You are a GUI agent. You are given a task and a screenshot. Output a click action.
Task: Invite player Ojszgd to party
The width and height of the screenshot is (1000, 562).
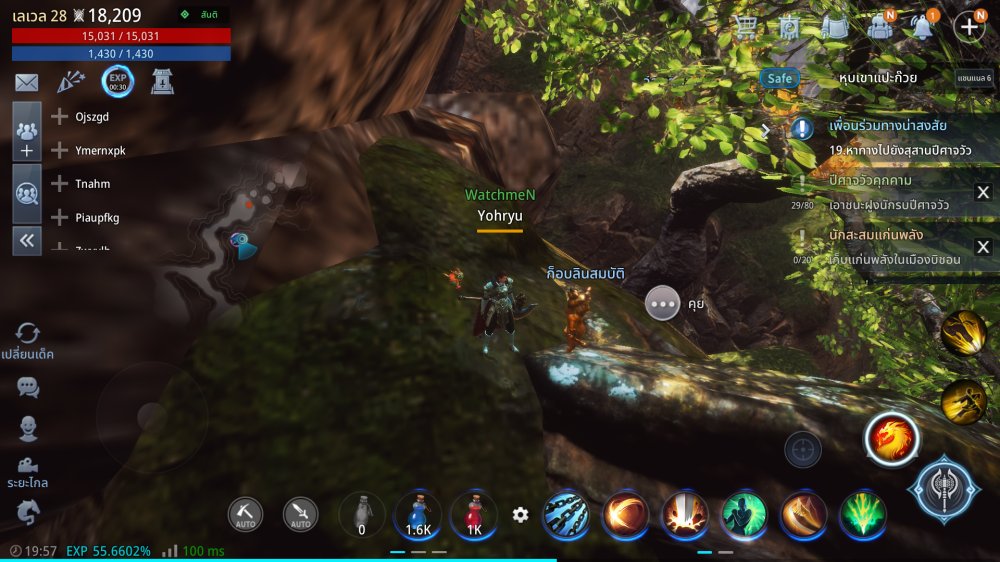[x=60, y=117]
